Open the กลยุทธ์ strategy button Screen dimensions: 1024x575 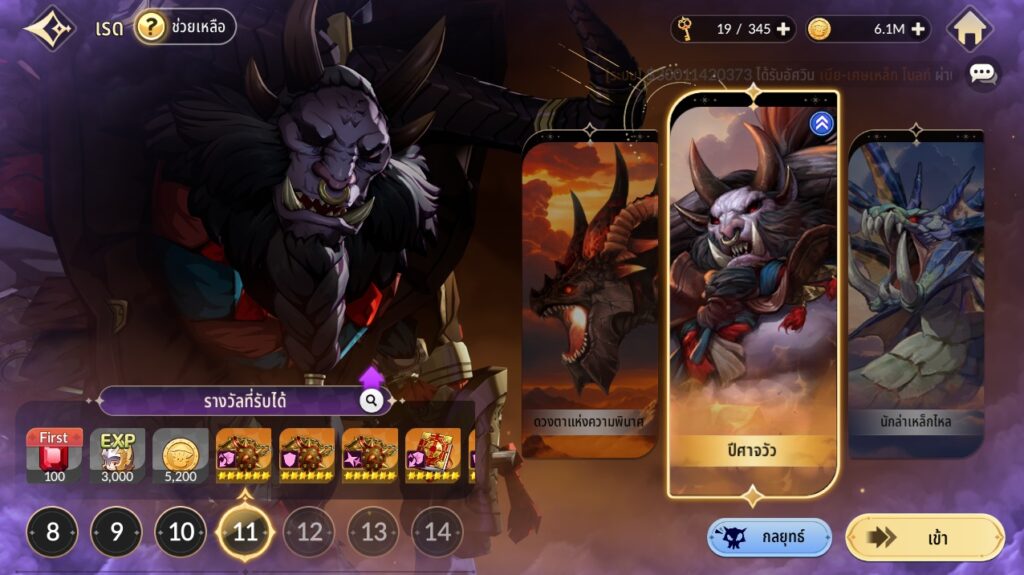(x=769, y=537)
